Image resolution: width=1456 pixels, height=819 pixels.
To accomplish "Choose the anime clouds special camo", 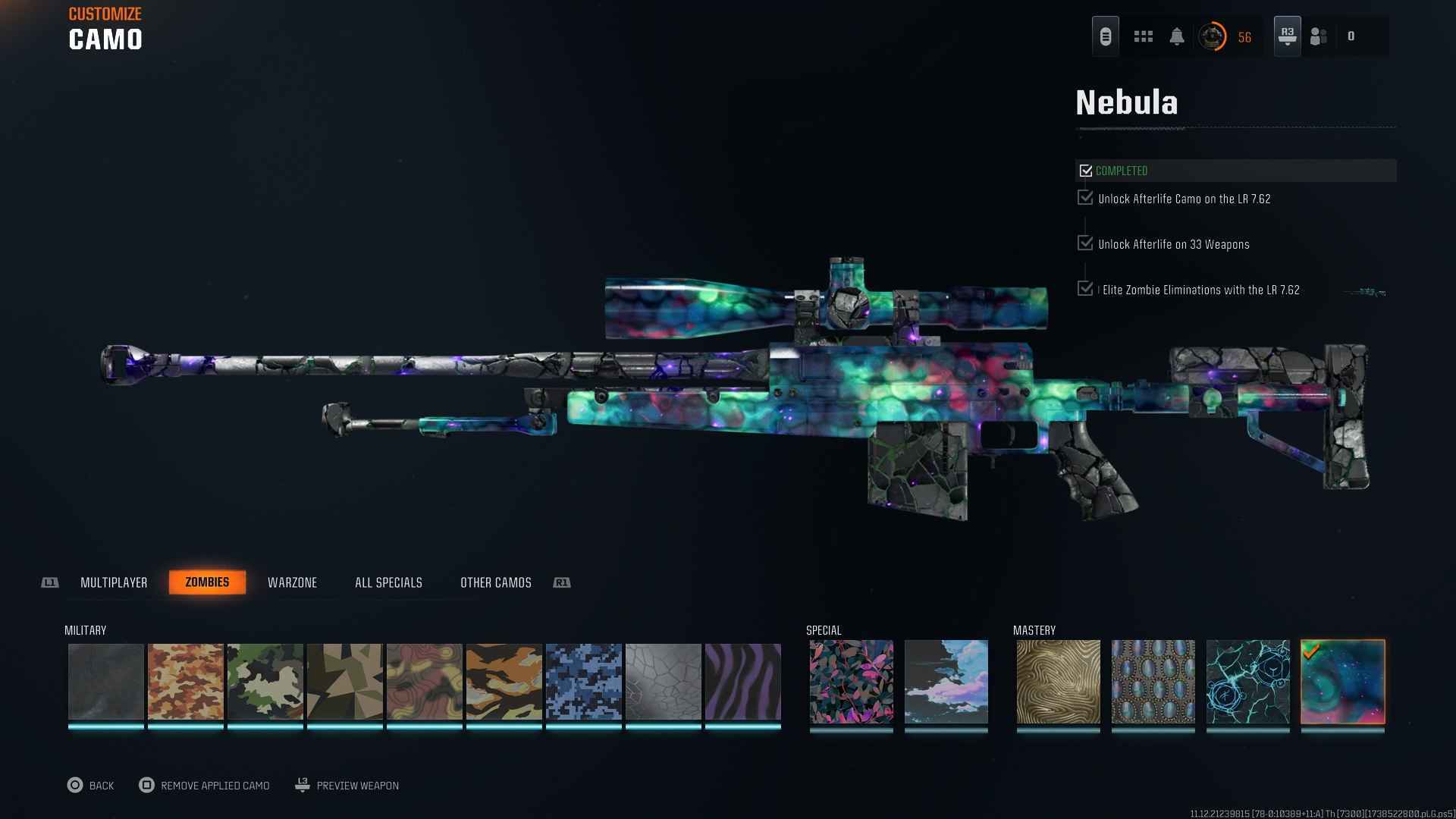I will [x=946, y=682].
